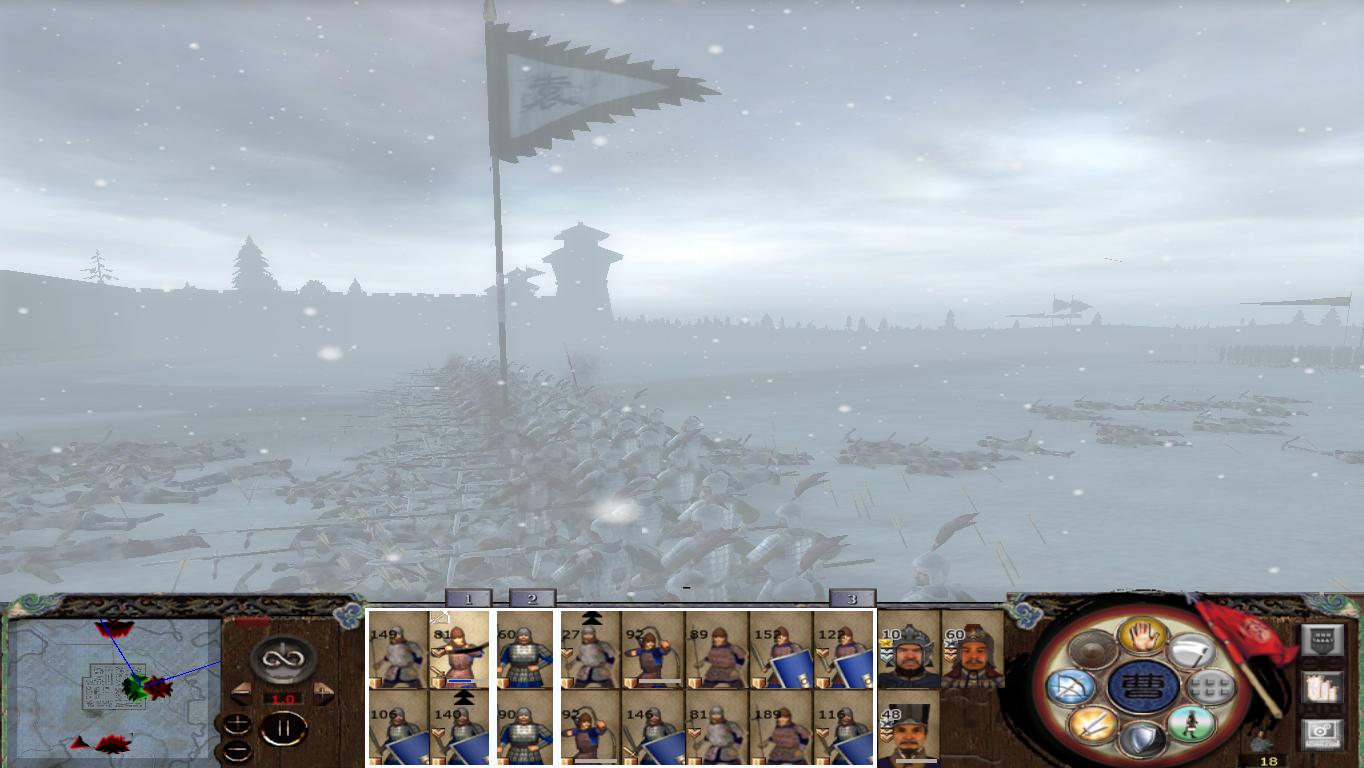The width and height of the screenshot is (1364, 768).
Task: Click the minimap zoom in plus button
Action: pos(237,722)
